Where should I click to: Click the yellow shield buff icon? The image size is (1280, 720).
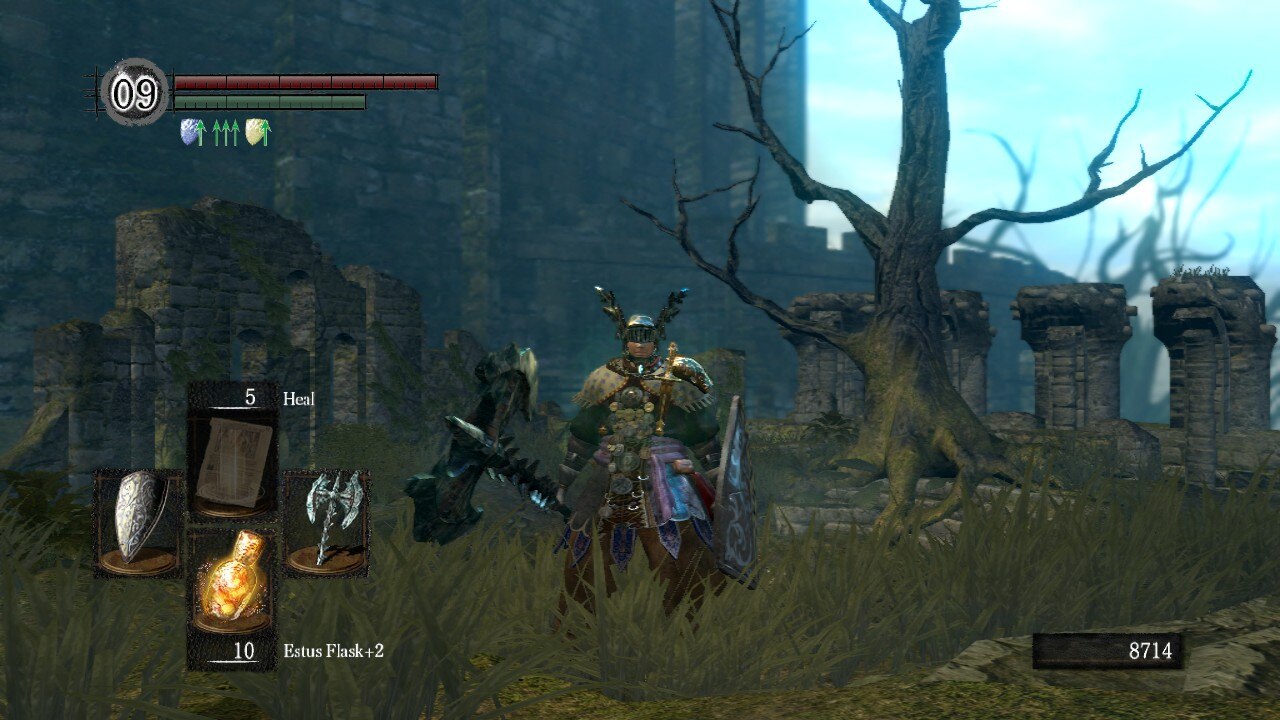pos(255,131)
